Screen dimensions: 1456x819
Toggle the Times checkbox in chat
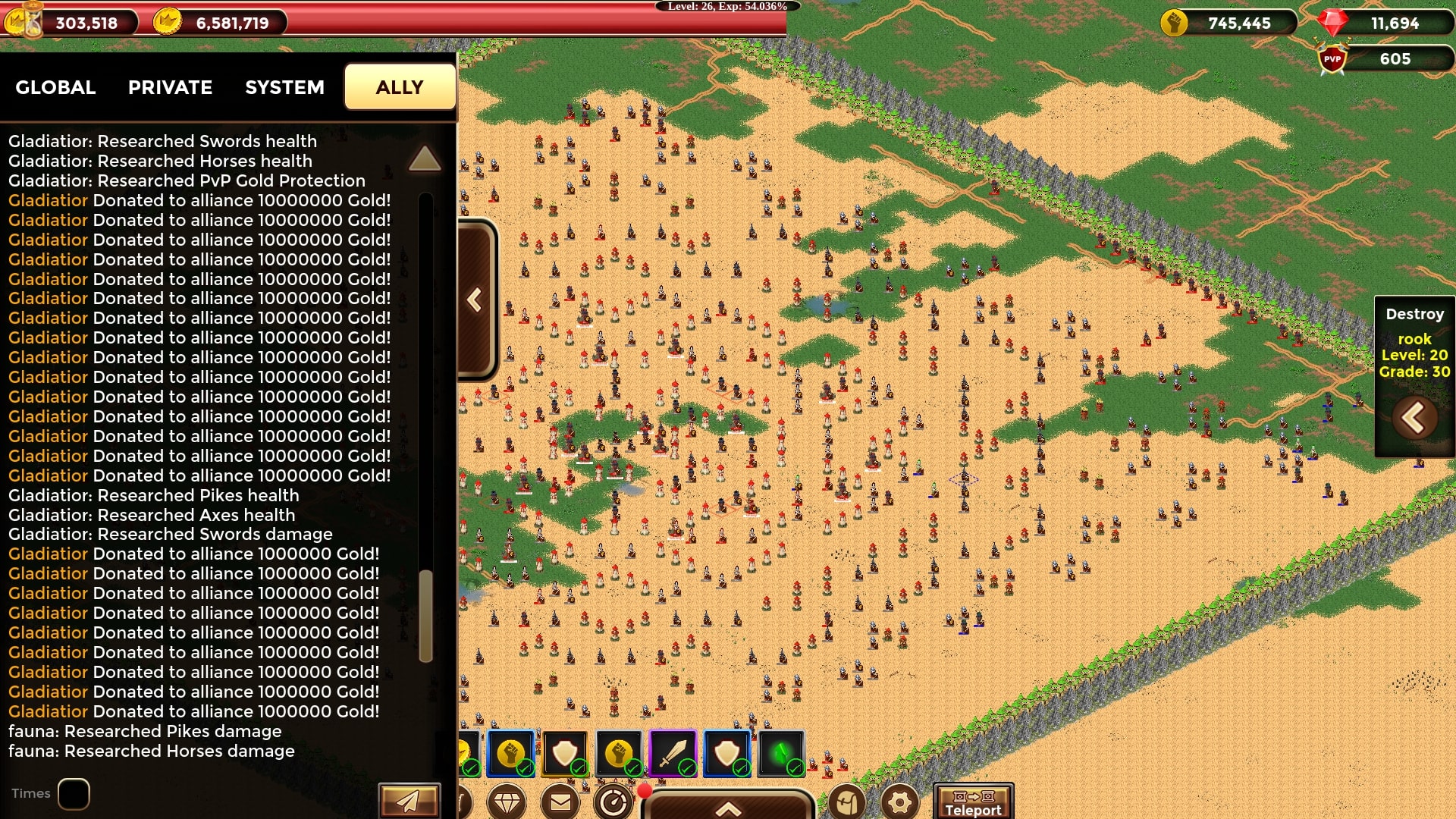click(74, 794)
